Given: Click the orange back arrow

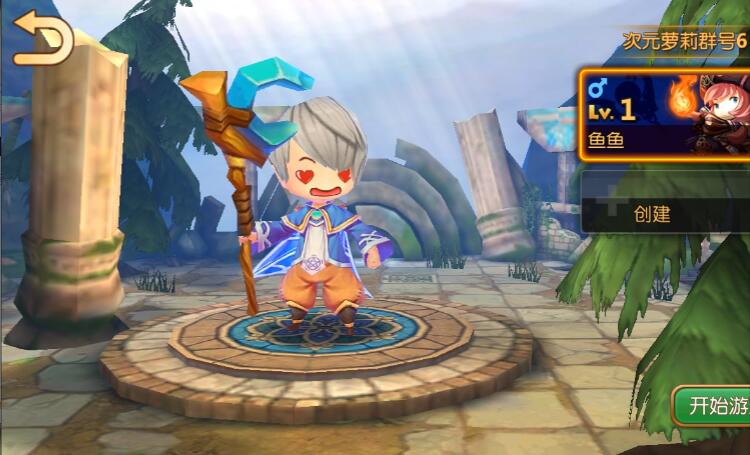Looking at the screenshot, I should point(42,39).
